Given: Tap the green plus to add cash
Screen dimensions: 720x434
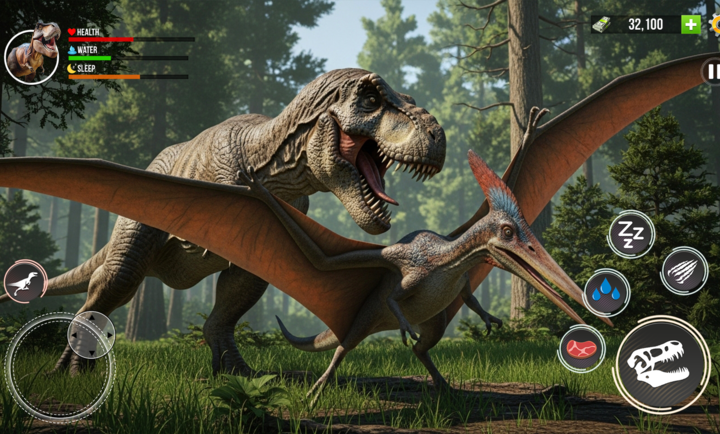Looking at the screenshot, I should click(691, 24).
